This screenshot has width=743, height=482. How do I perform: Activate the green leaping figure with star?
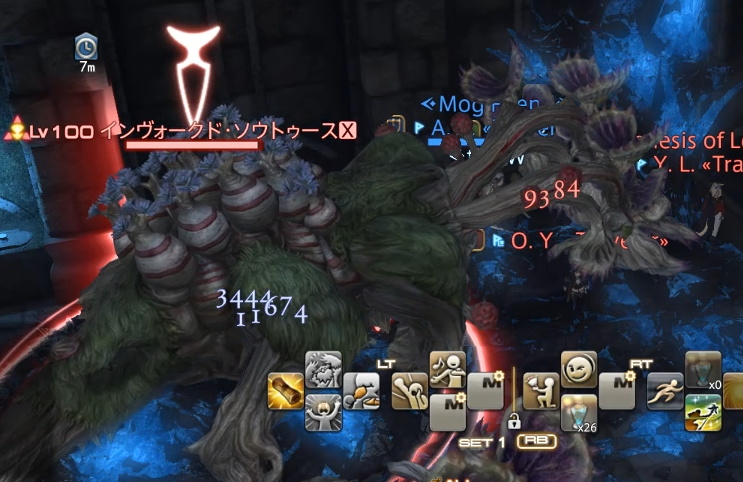(703, 411)
